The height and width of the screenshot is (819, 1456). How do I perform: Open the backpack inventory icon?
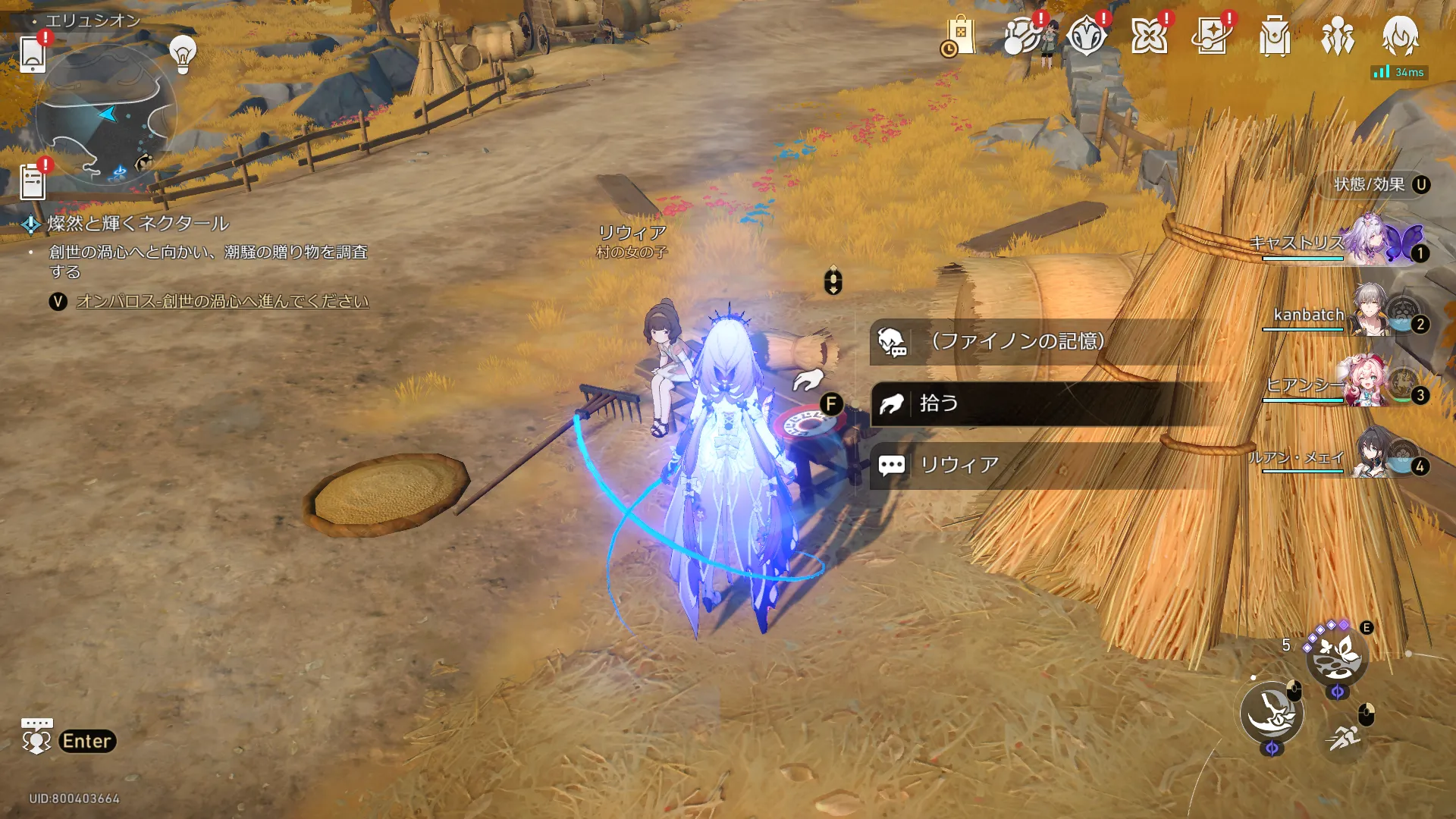(x=1275, y=36)
